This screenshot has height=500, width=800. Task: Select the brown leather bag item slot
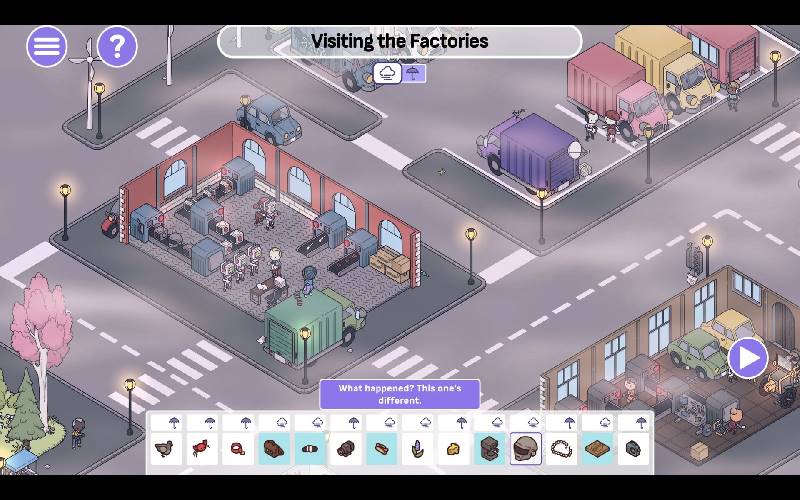274,449
